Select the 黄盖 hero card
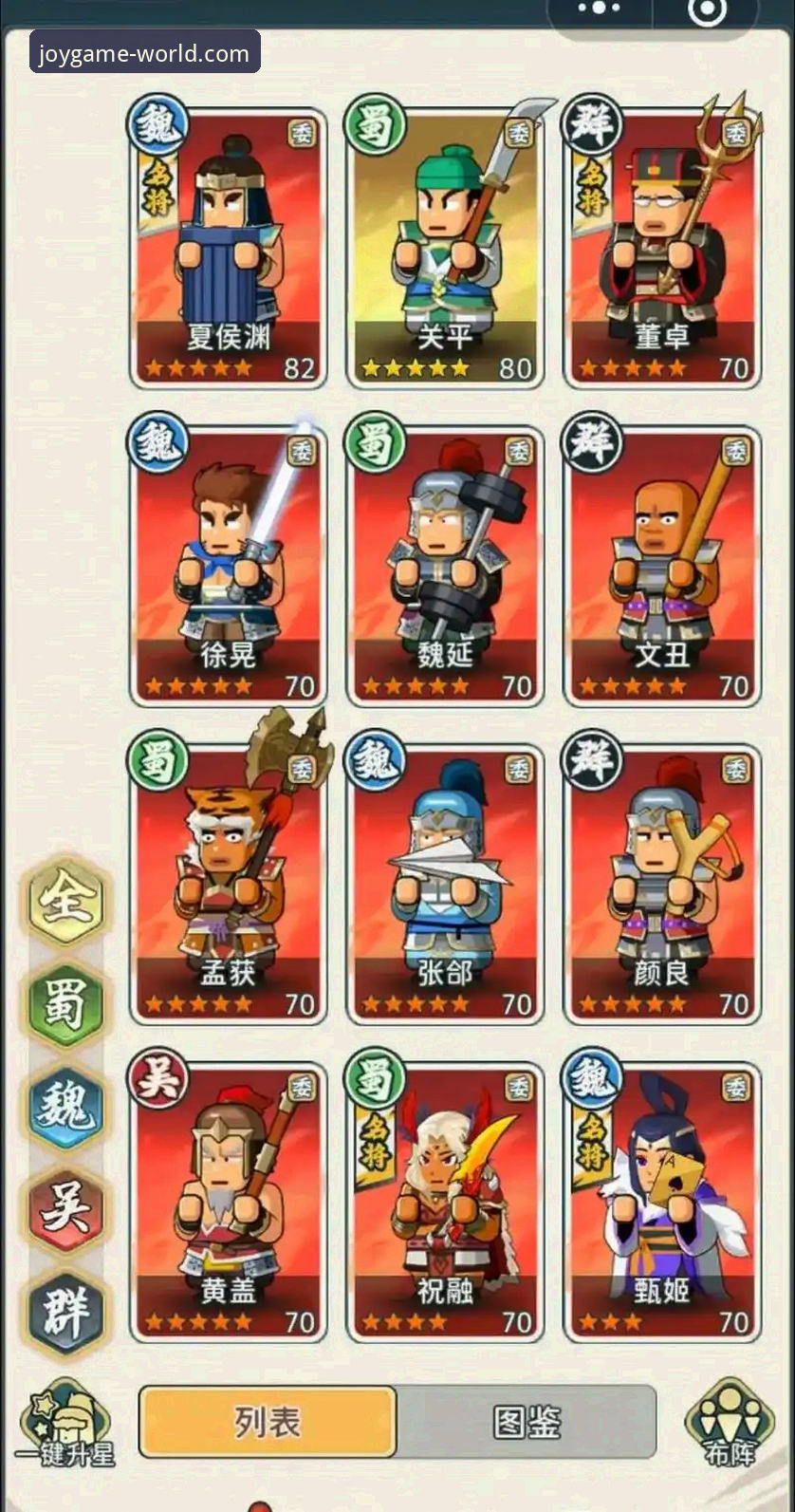Image resolution: width=795 pixels, height=1512 pixels. point(229,1202)
